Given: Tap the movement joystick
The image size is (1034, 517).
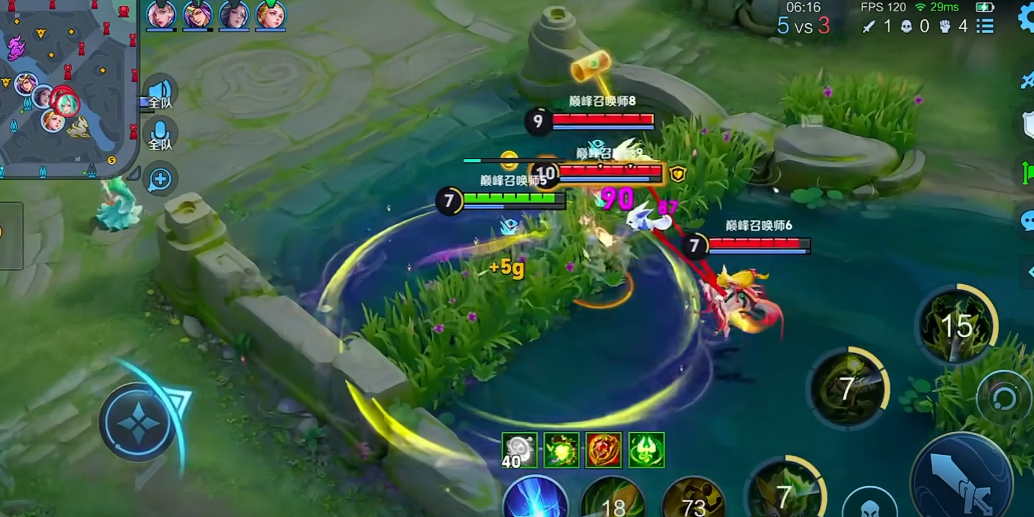Looking at the screenshot, I should pos(139,421).
